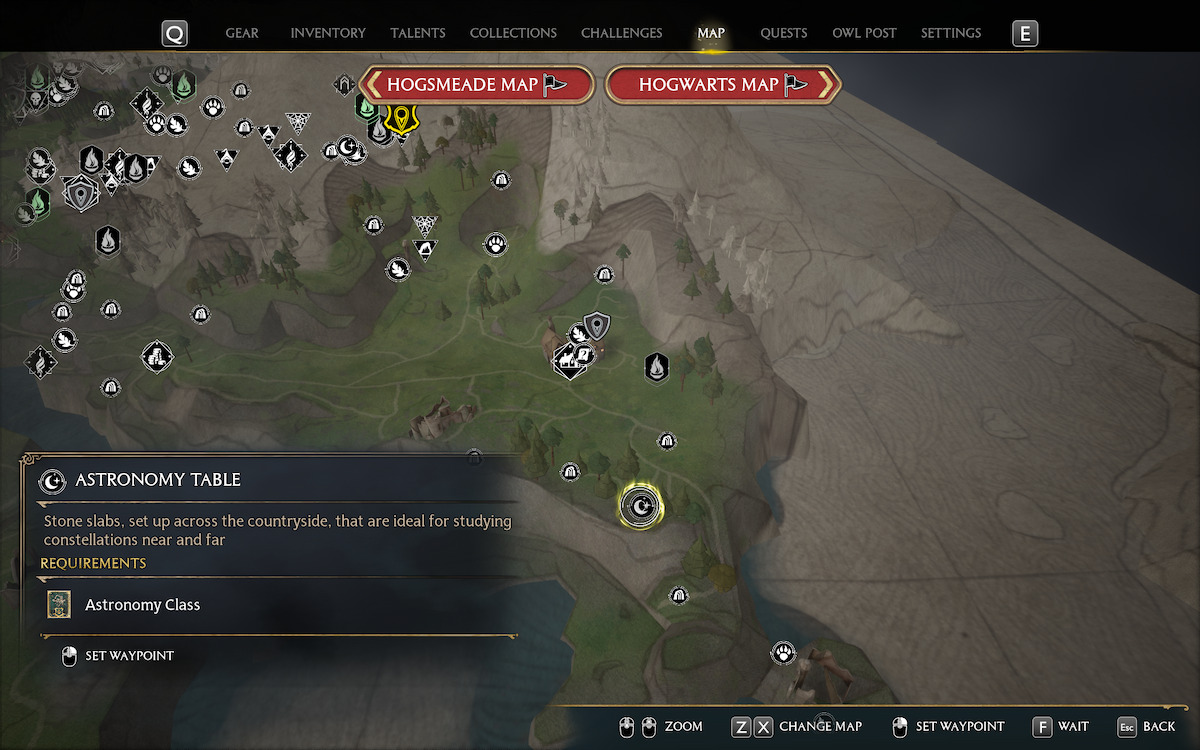Open the Quests tab

click(x=783, y=33)
